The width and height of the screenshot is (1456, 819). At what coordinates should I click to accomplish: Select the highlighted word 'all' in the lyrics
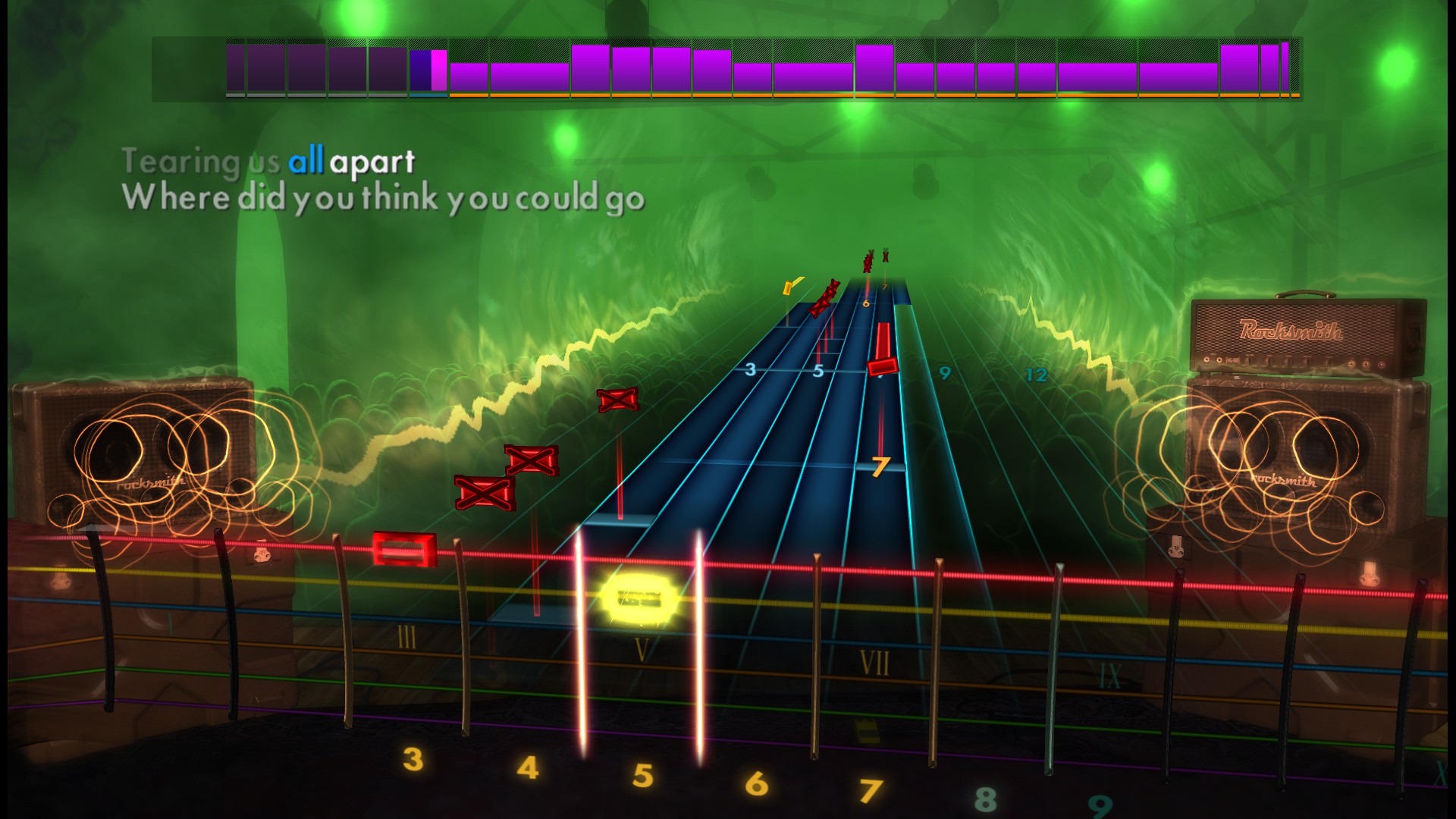[310, 158]
